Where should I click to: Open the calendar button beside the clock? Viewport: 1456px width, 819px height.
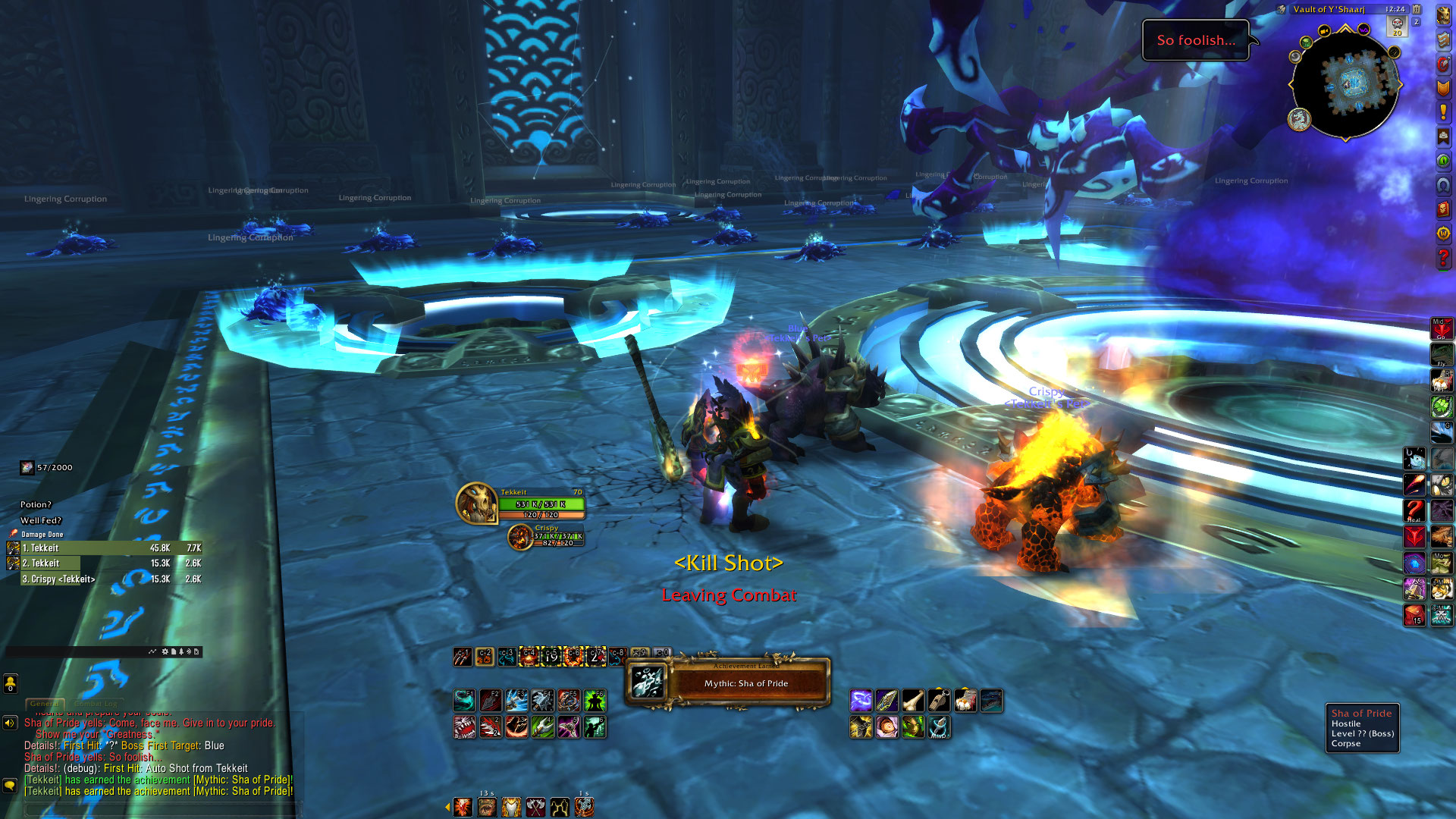tap(1417, 9)
